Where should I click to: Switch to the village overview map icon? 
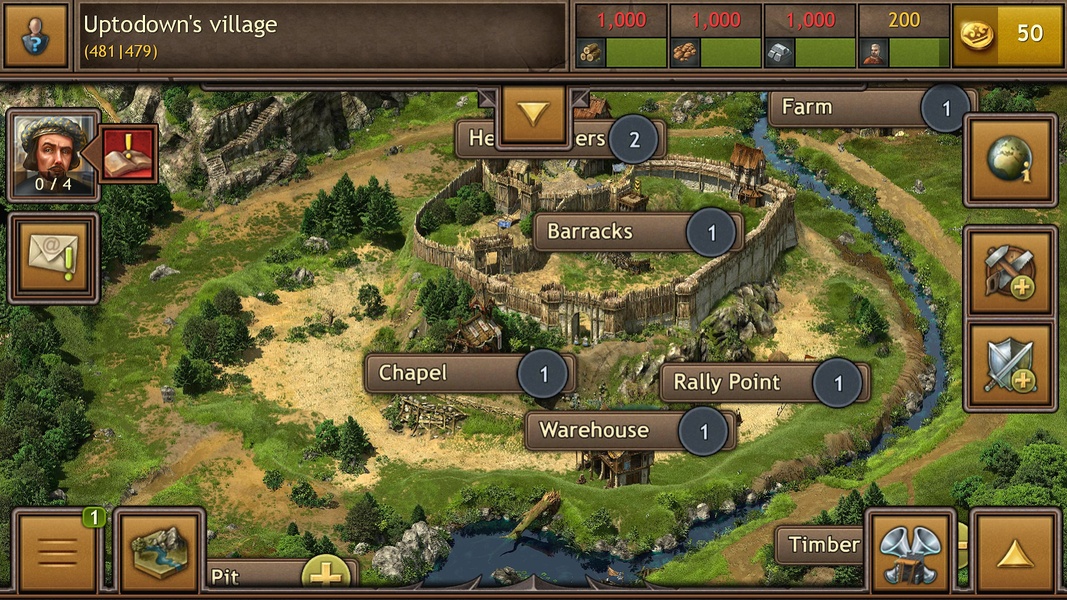[159, 551]
